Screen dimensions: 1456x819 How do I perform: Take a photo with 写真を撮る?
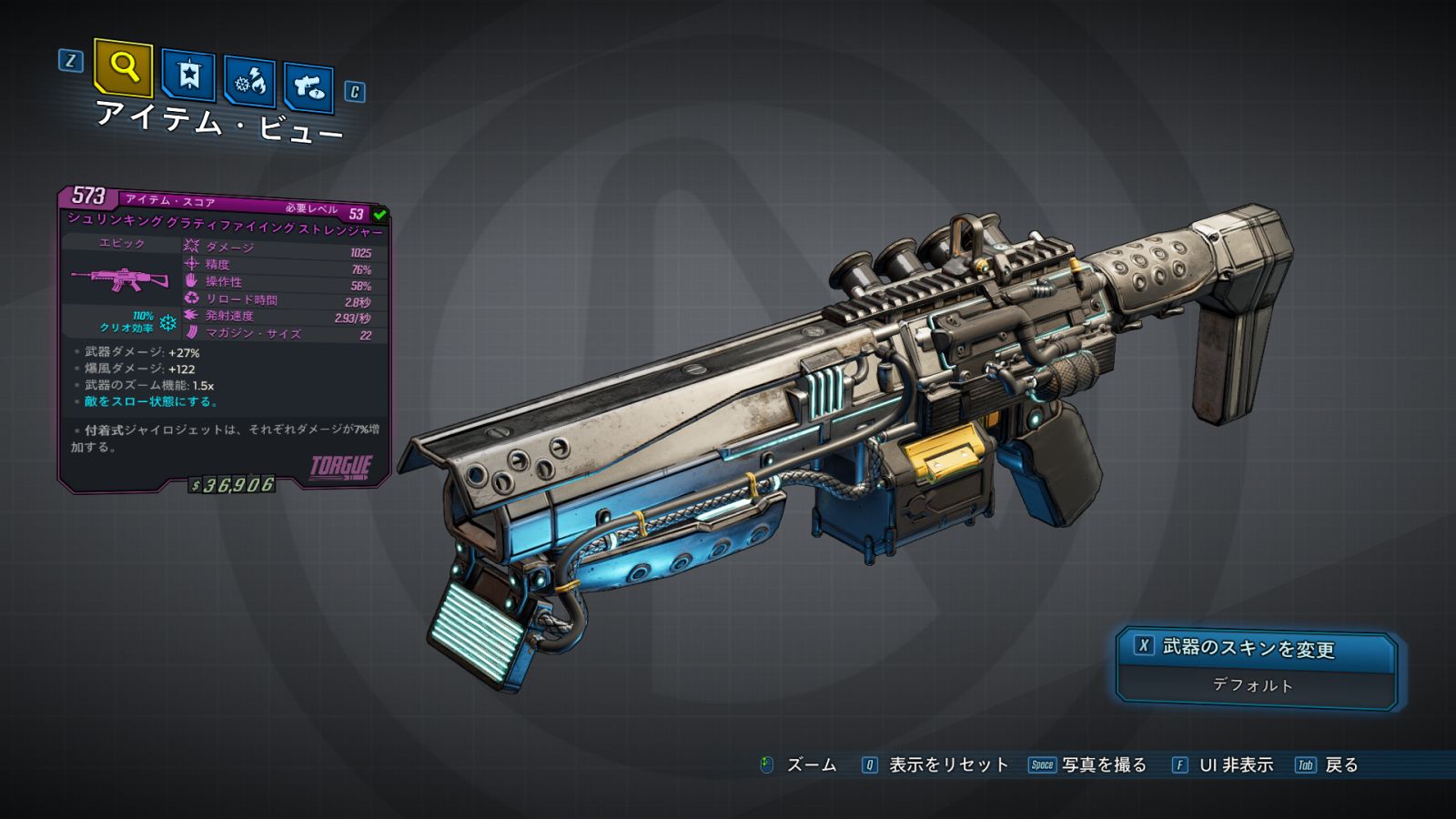[1088, 765]
